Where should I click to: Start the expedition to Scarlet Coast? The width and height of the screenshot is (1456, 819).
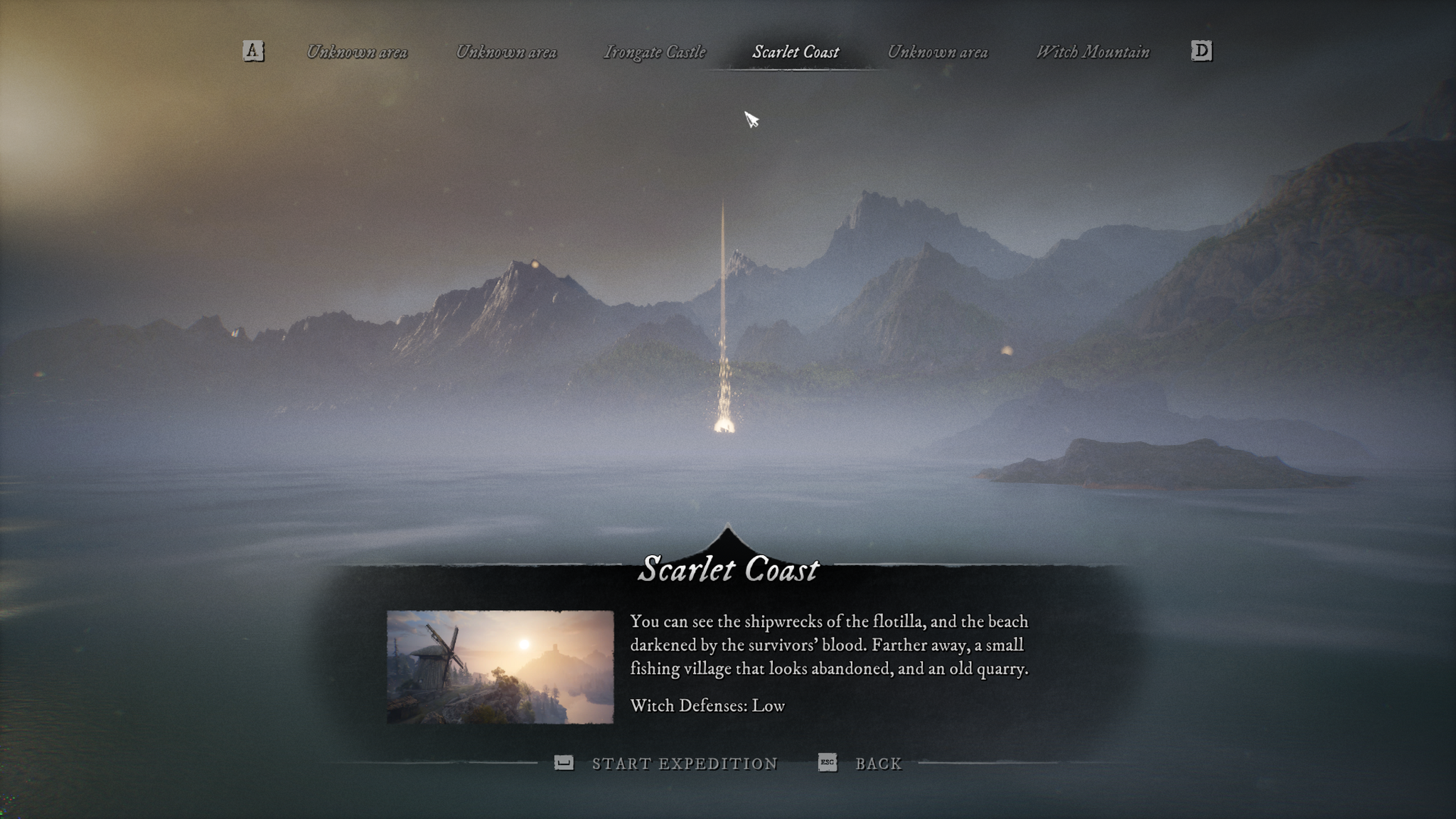click(x=684, y=764)
